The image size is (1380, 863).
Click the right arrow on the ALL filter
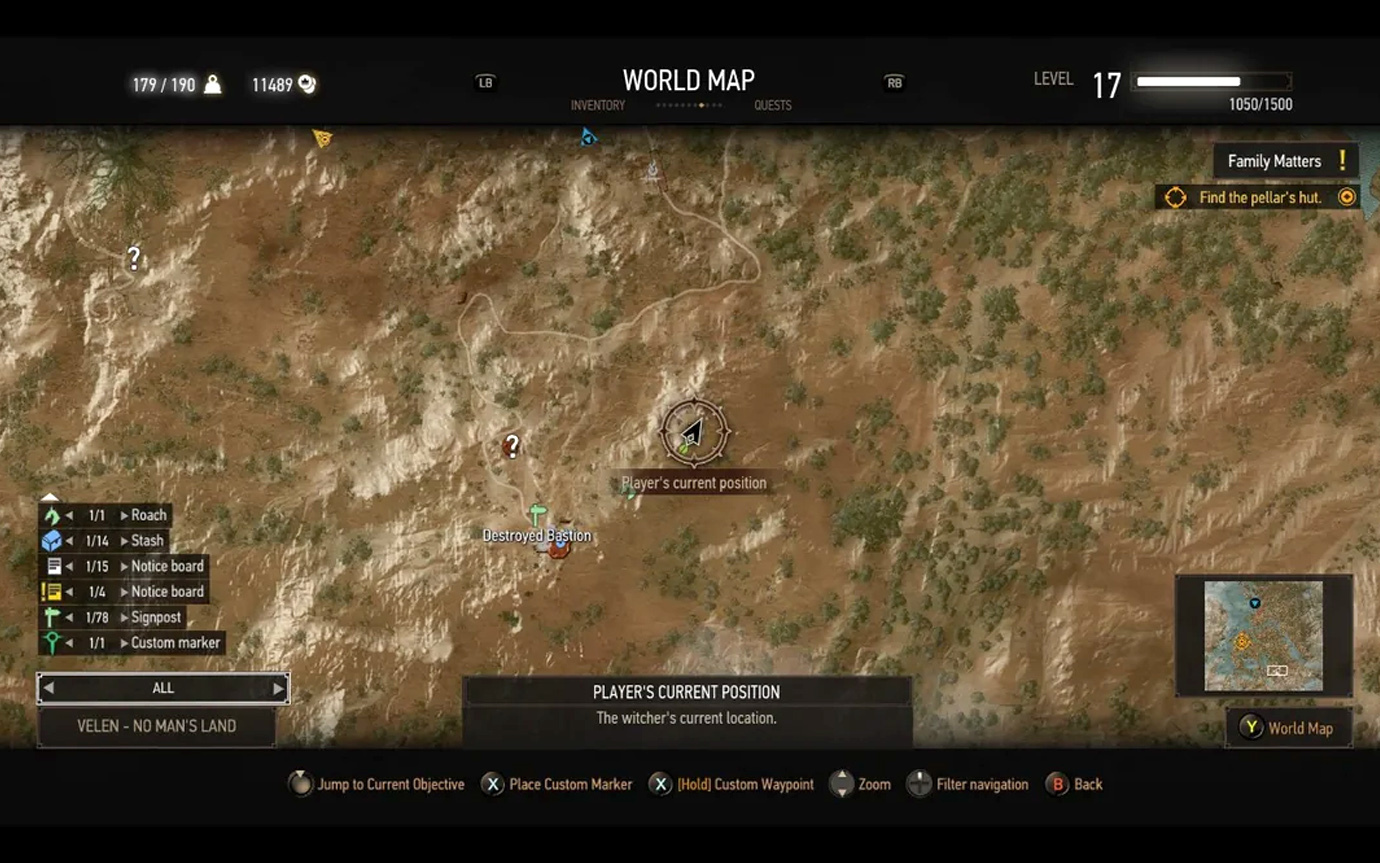coord(278,688)
